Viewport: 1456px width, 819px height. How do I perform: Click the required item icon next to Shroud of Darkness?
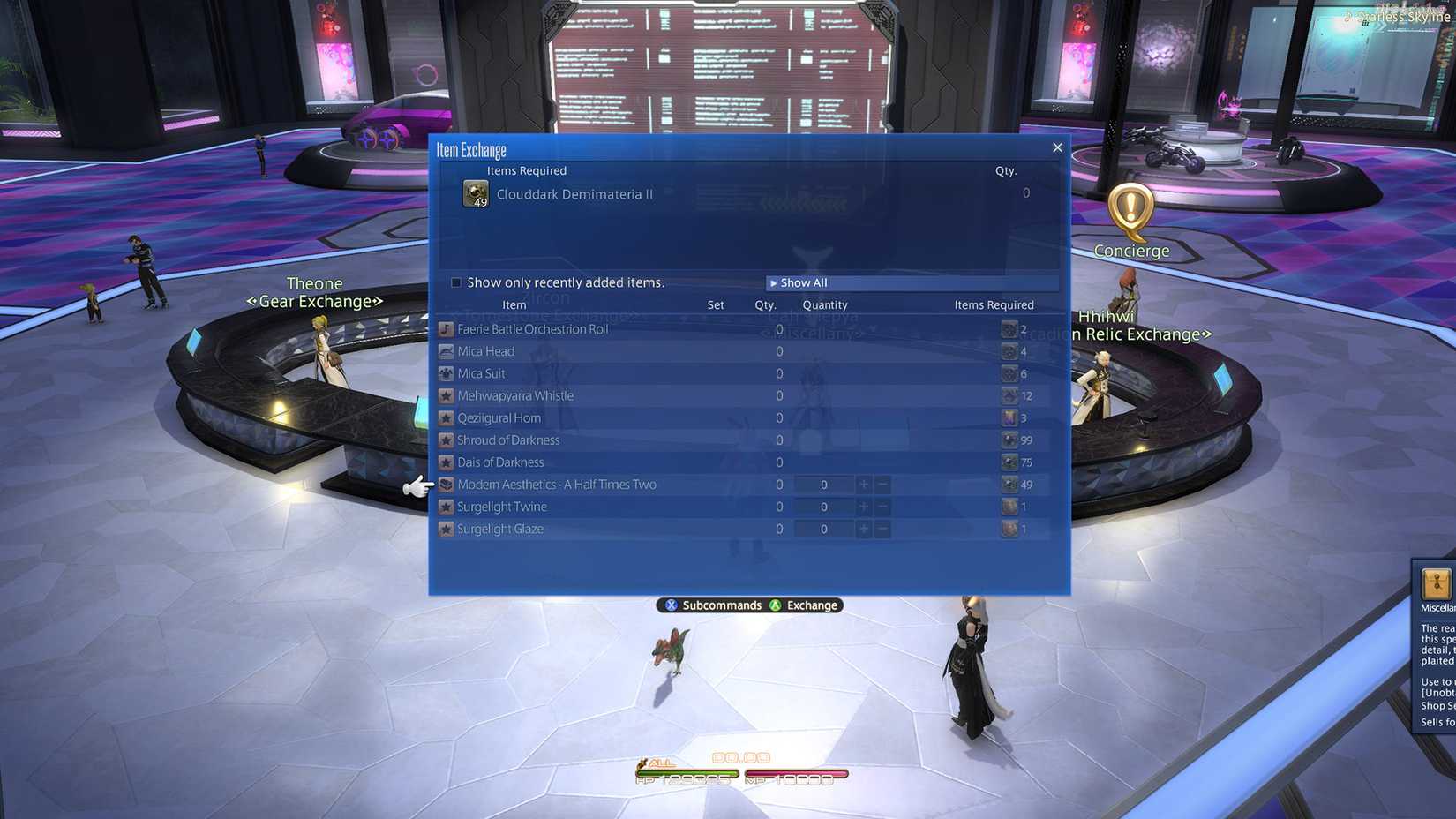pyautogui.click(x=1009, y=440)
